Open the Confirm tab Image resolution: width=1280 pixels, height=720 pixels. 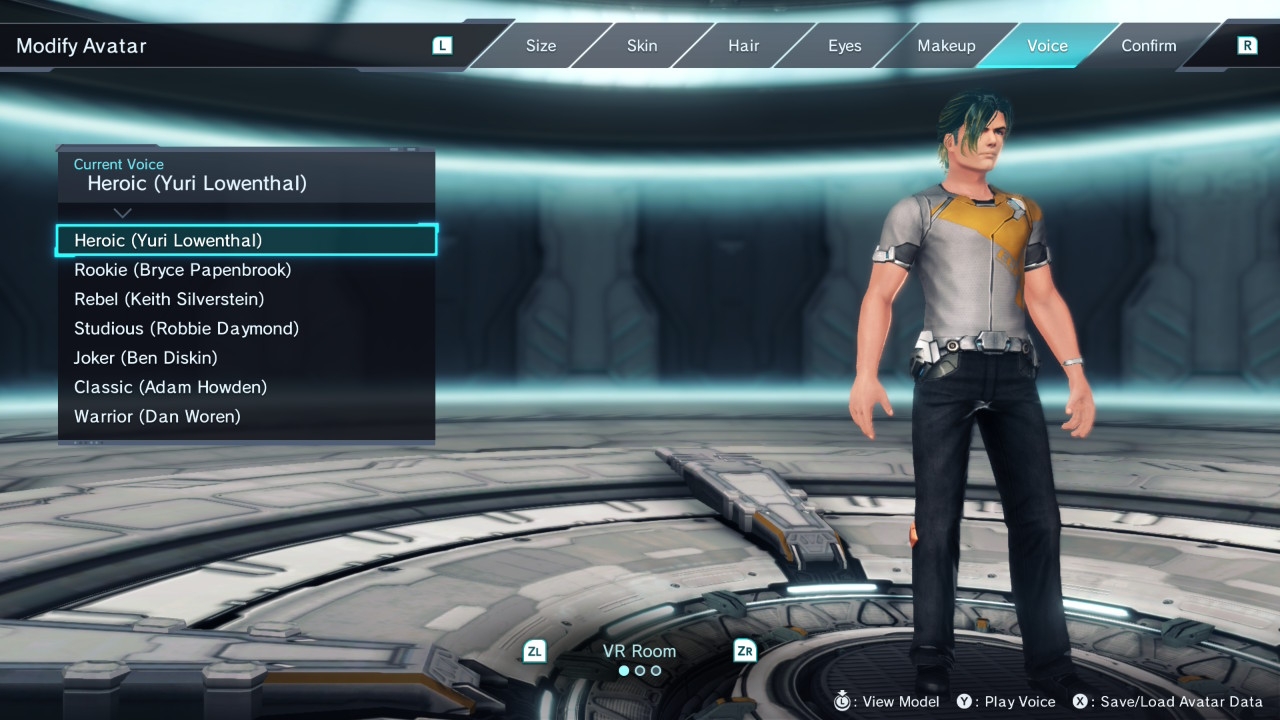(x=1148, y=46)
